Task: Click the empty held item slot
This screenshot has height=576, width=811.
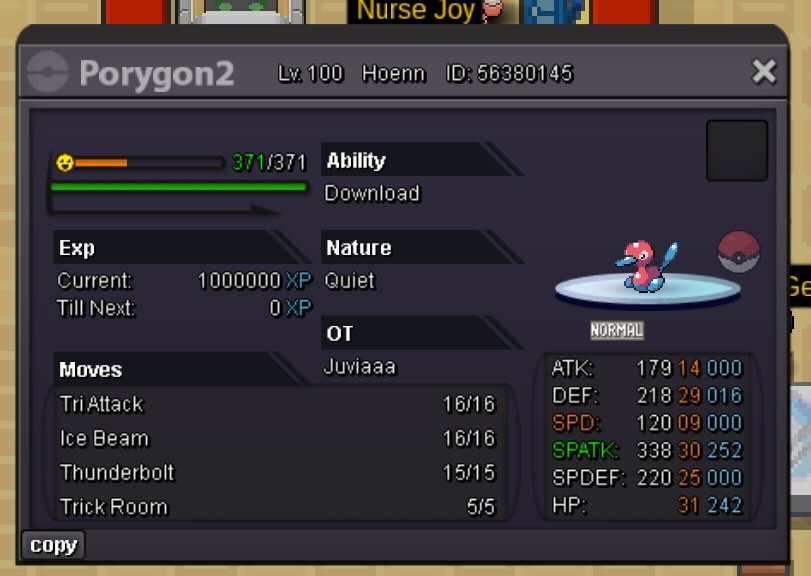Action: (737, 151)
